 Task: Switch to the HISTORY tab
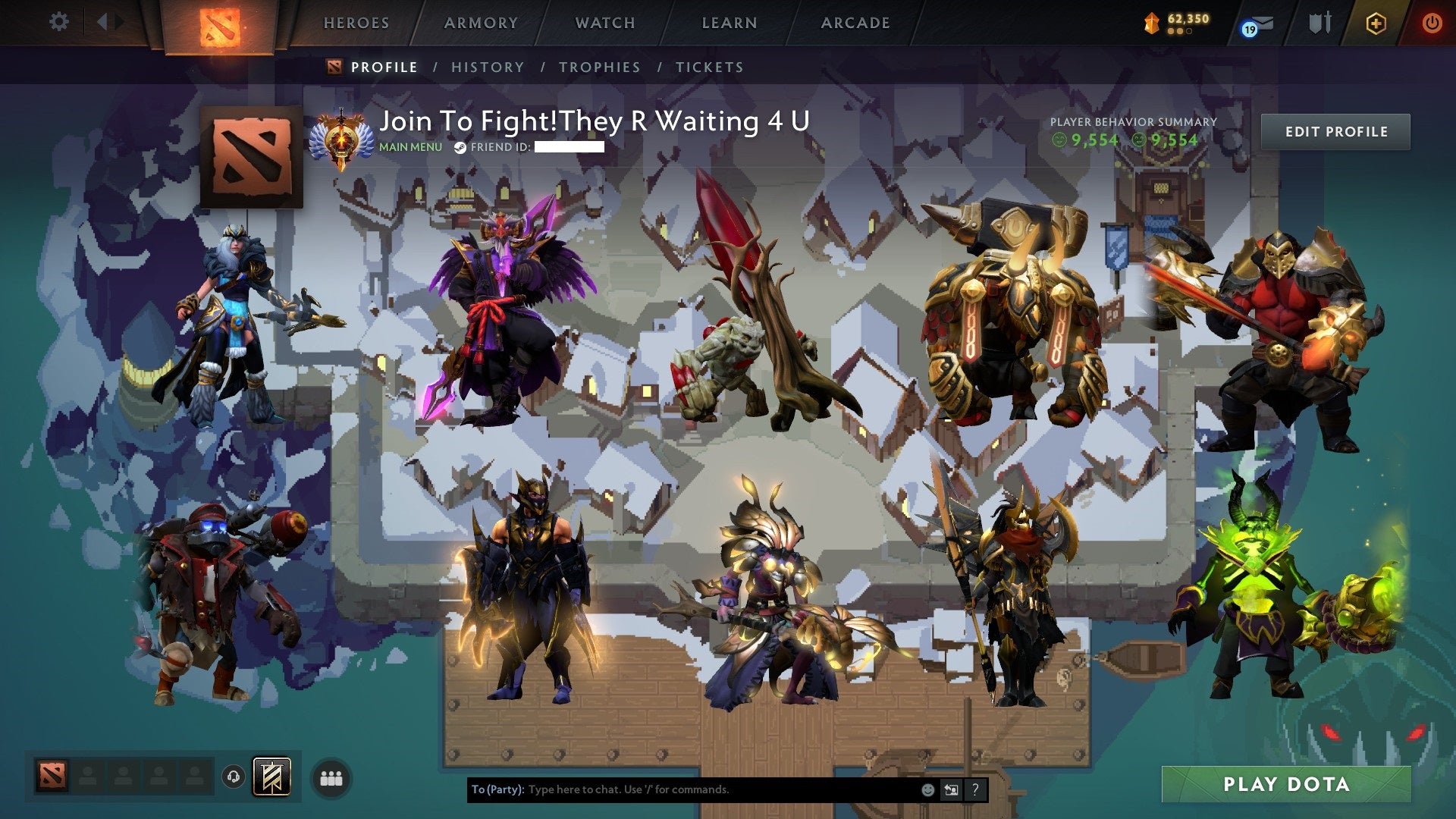click(x=487, y=67)
